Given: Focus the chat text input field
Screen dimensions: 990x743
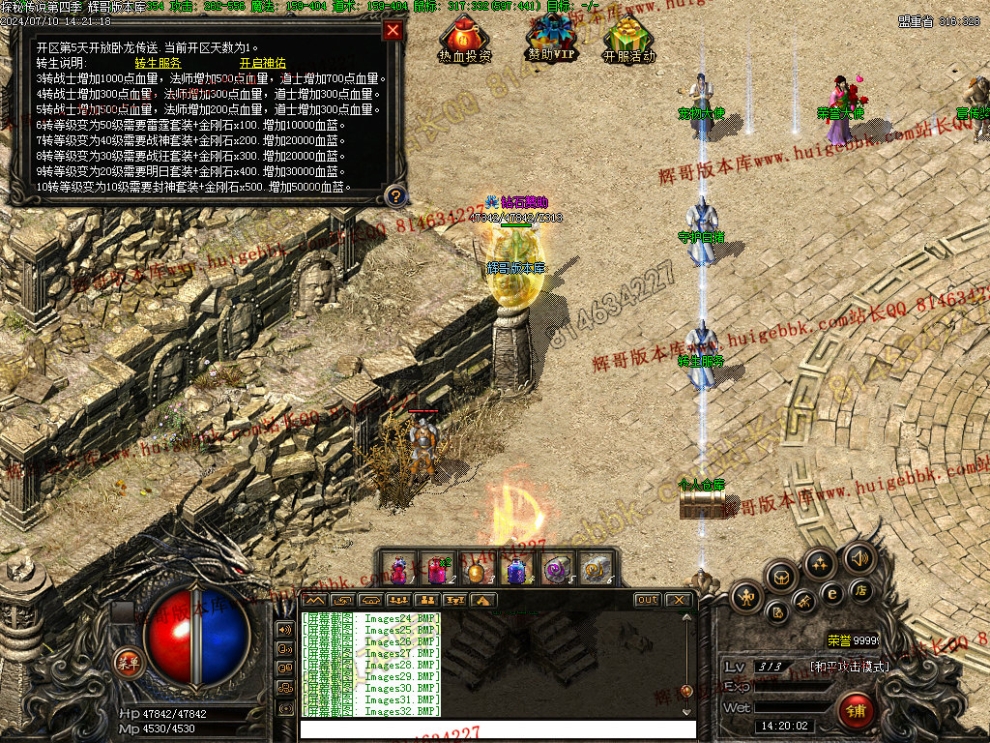Looking at the screenshot, I should [x=497, y=729].
